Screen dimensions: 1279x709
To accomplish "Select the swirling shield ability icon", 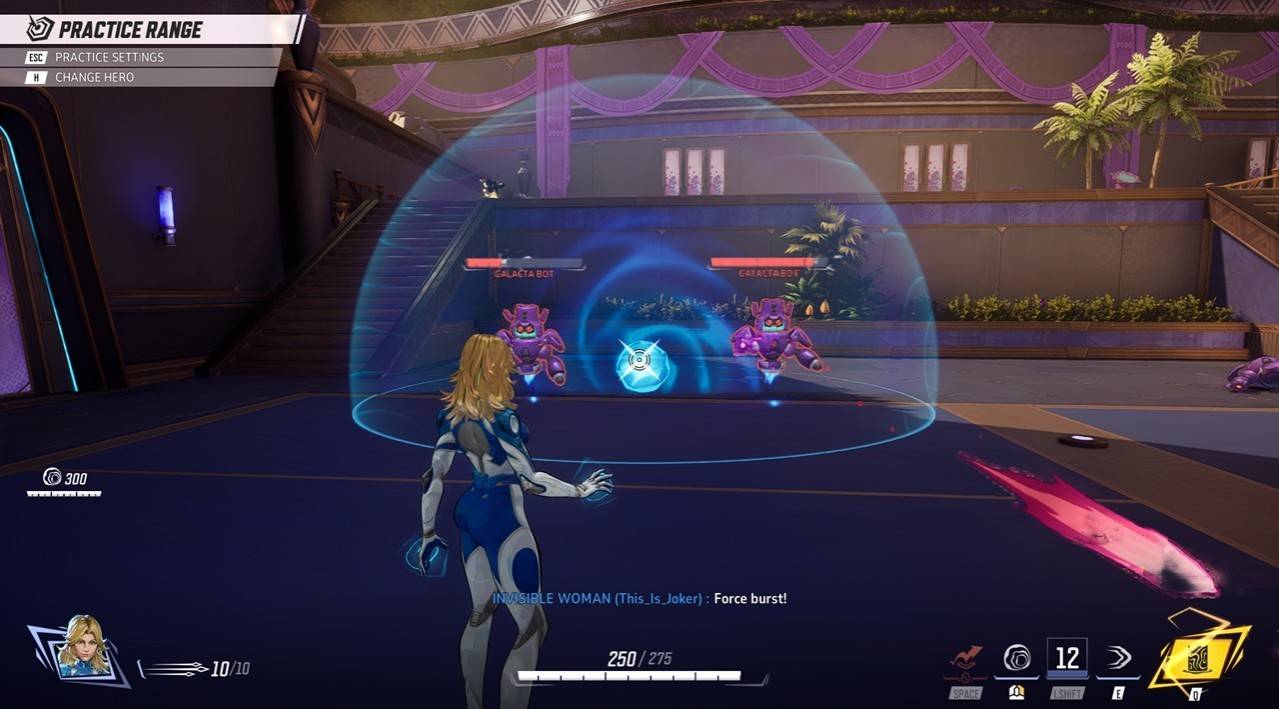I will [x=1017, y=658].
